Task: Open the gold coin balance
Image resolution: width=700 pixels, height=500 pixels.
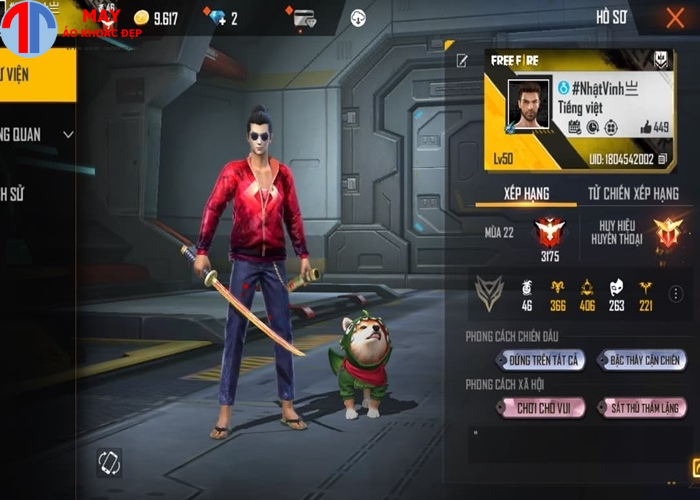Action: tap(156, 18)
